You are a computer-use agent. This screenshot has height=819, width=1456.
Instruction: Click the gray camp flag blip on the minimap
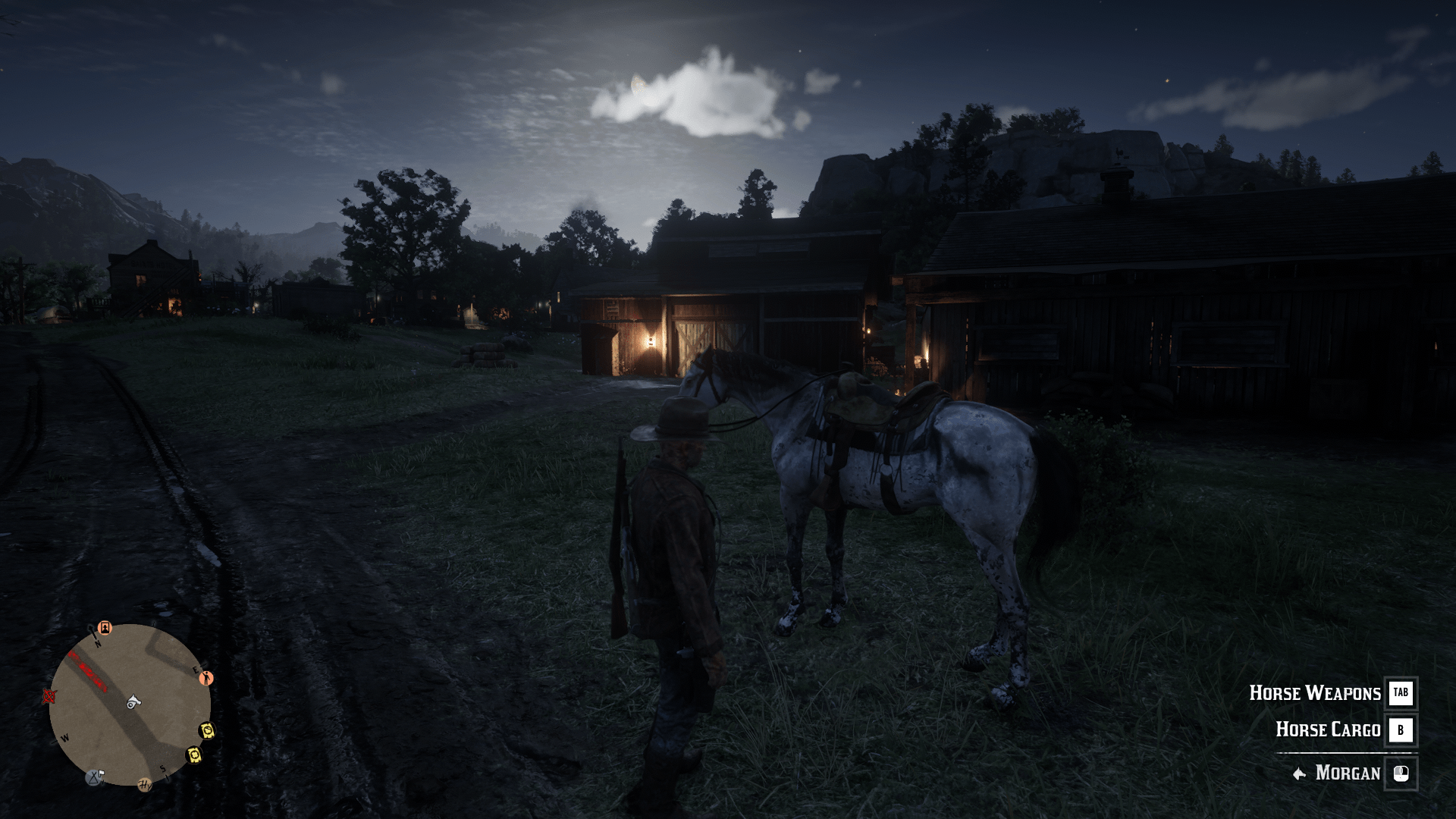tap(94, 777)
